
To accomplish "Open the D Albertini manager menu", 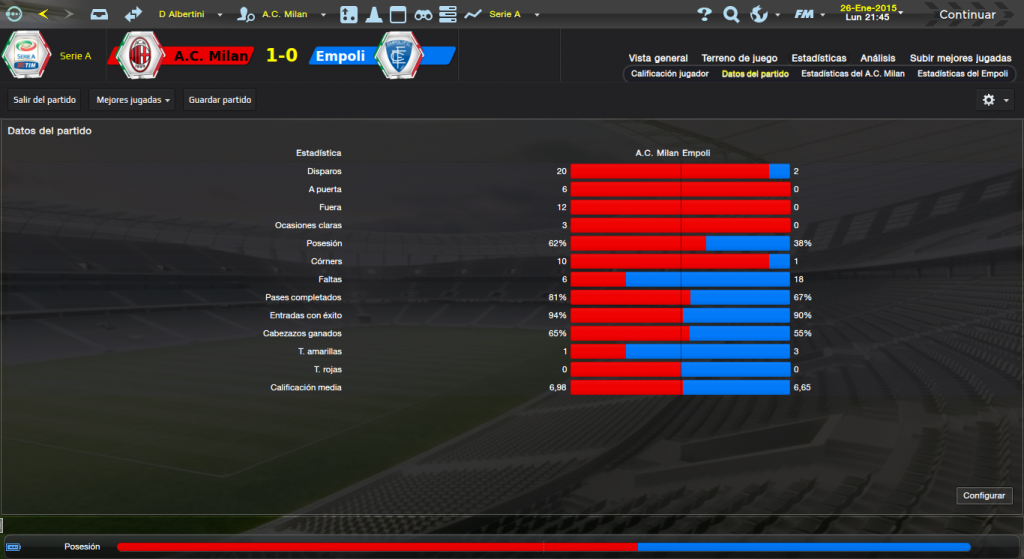I will (x=188, y=15).
